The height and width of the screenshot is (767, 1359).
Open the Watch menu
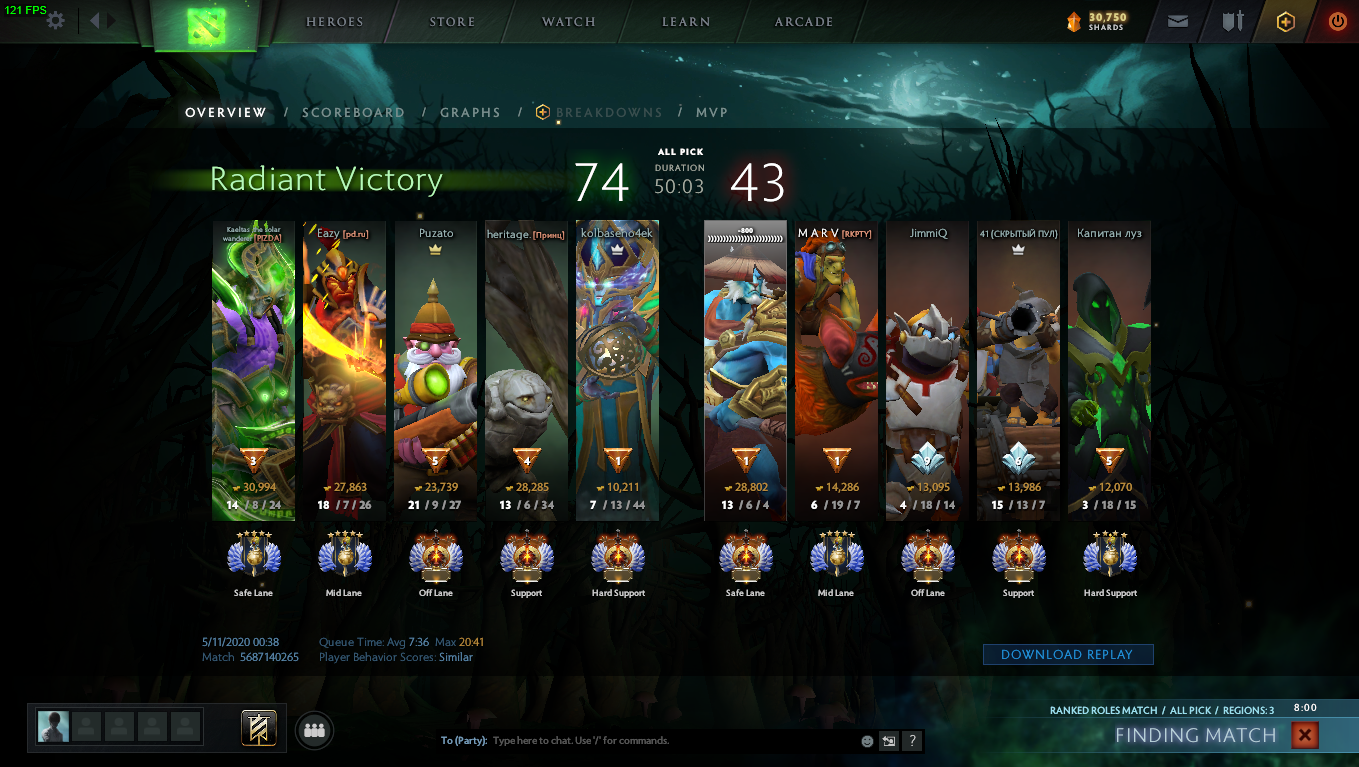569,22
